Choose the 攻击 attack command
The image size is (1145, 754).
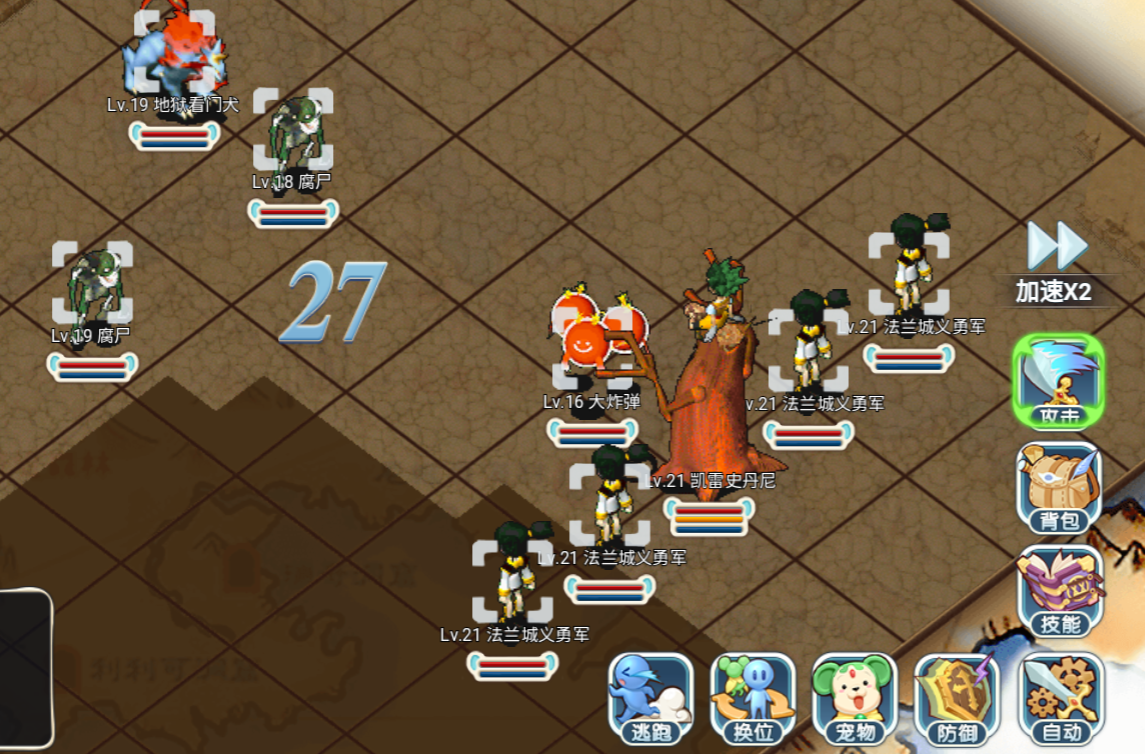(1059, 380)
